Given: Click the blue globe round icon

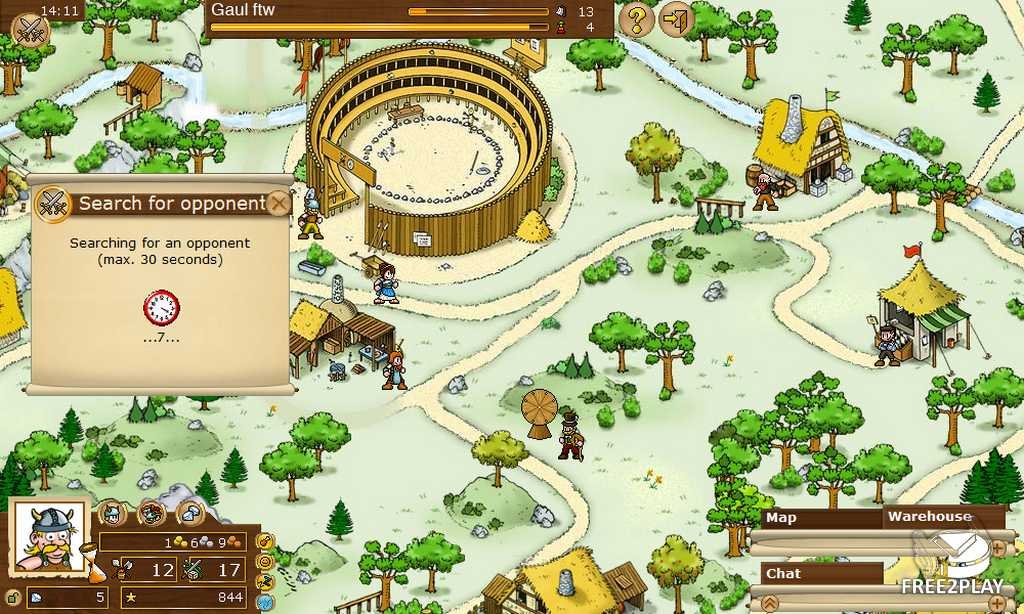Looking at the screenshot, I should (265, 602).
